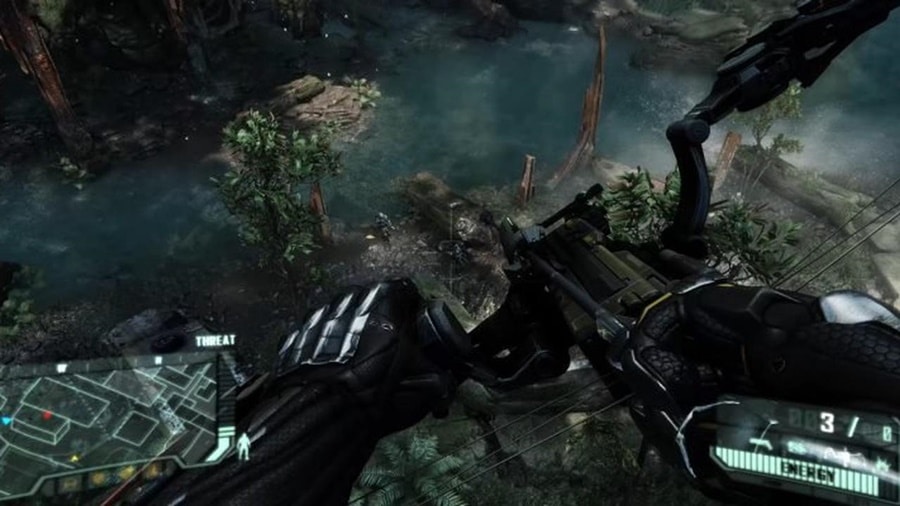Viewport: 900px width, 506px height.
Task: Select the red enemy marker on minimap
Action: click(47, 413)
